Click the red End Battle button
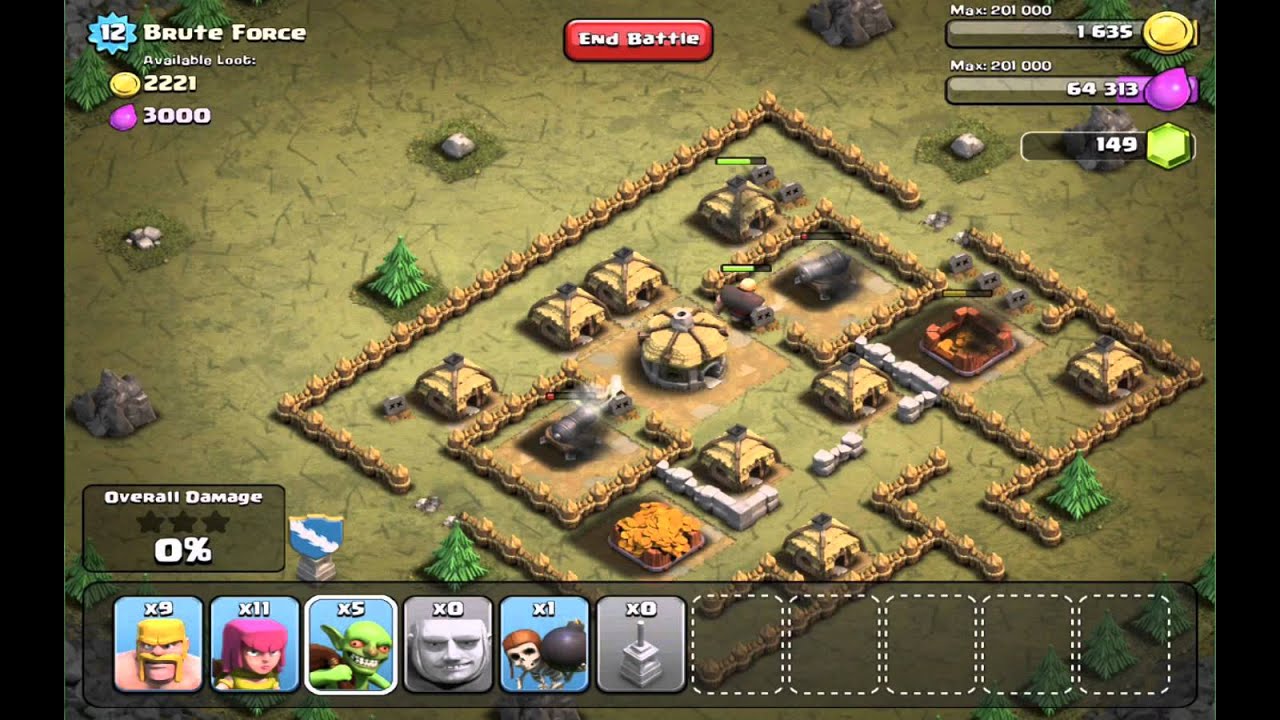 click(x=638, y=40)
